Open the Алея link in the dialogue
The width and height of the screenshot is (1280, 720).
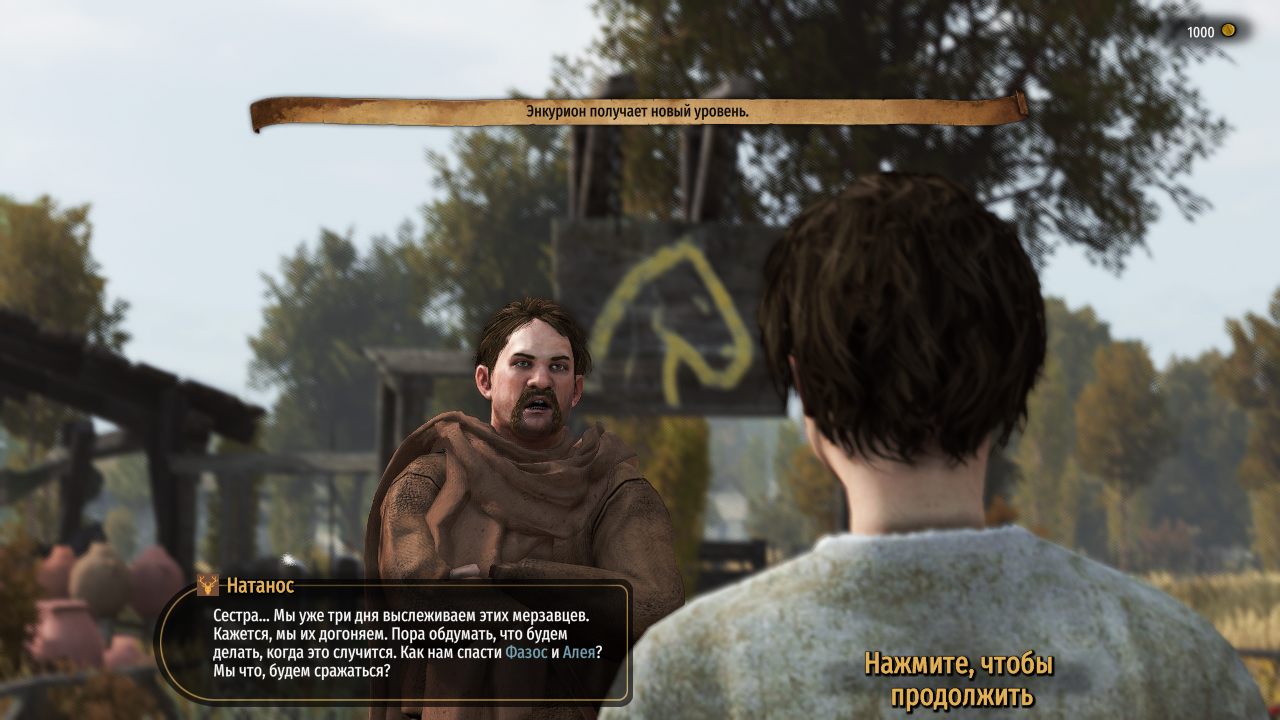click(579, 652)
